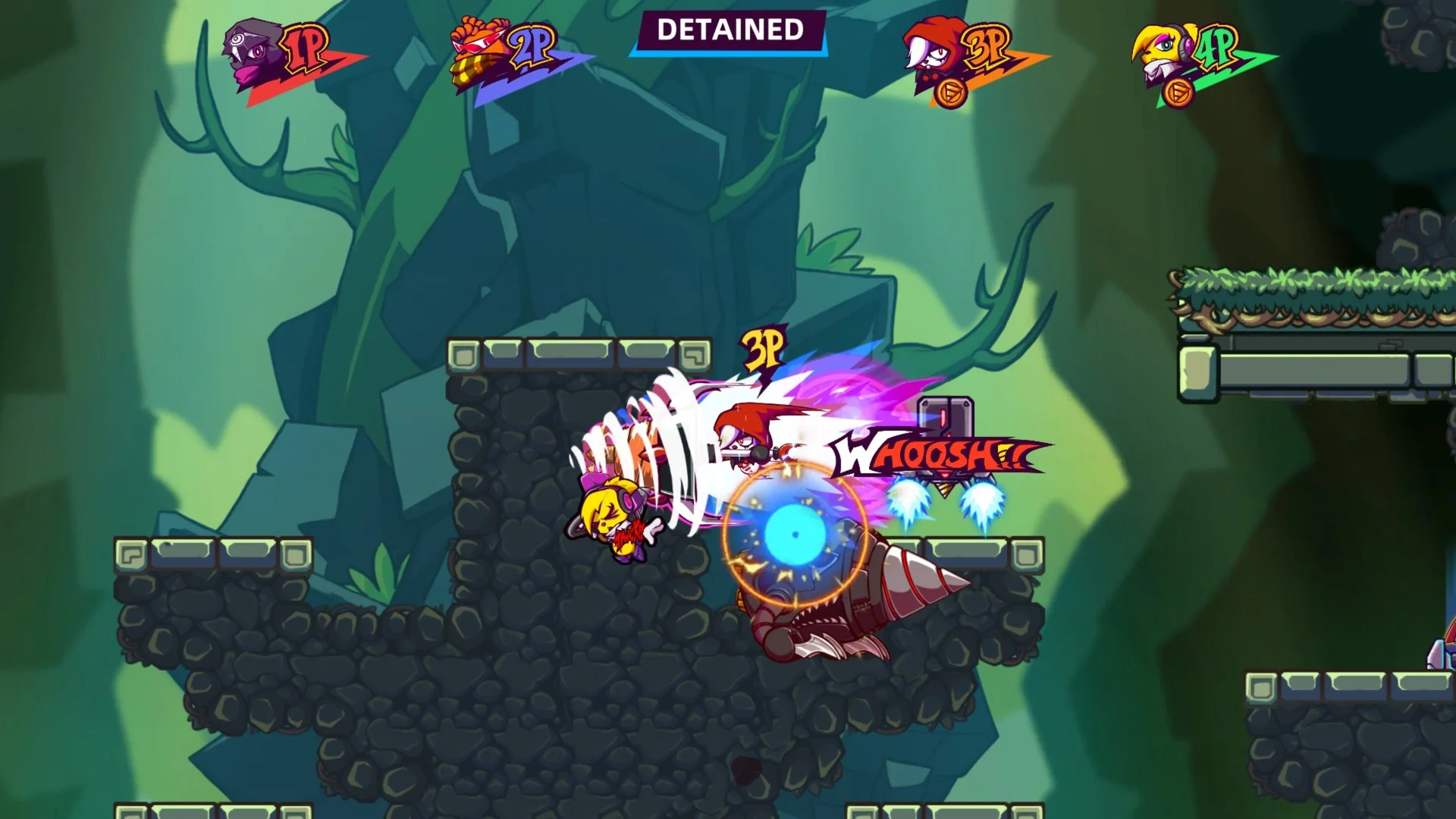
Task: Click the 2P player badge with sunglasses character
Action: pos(478,49)
